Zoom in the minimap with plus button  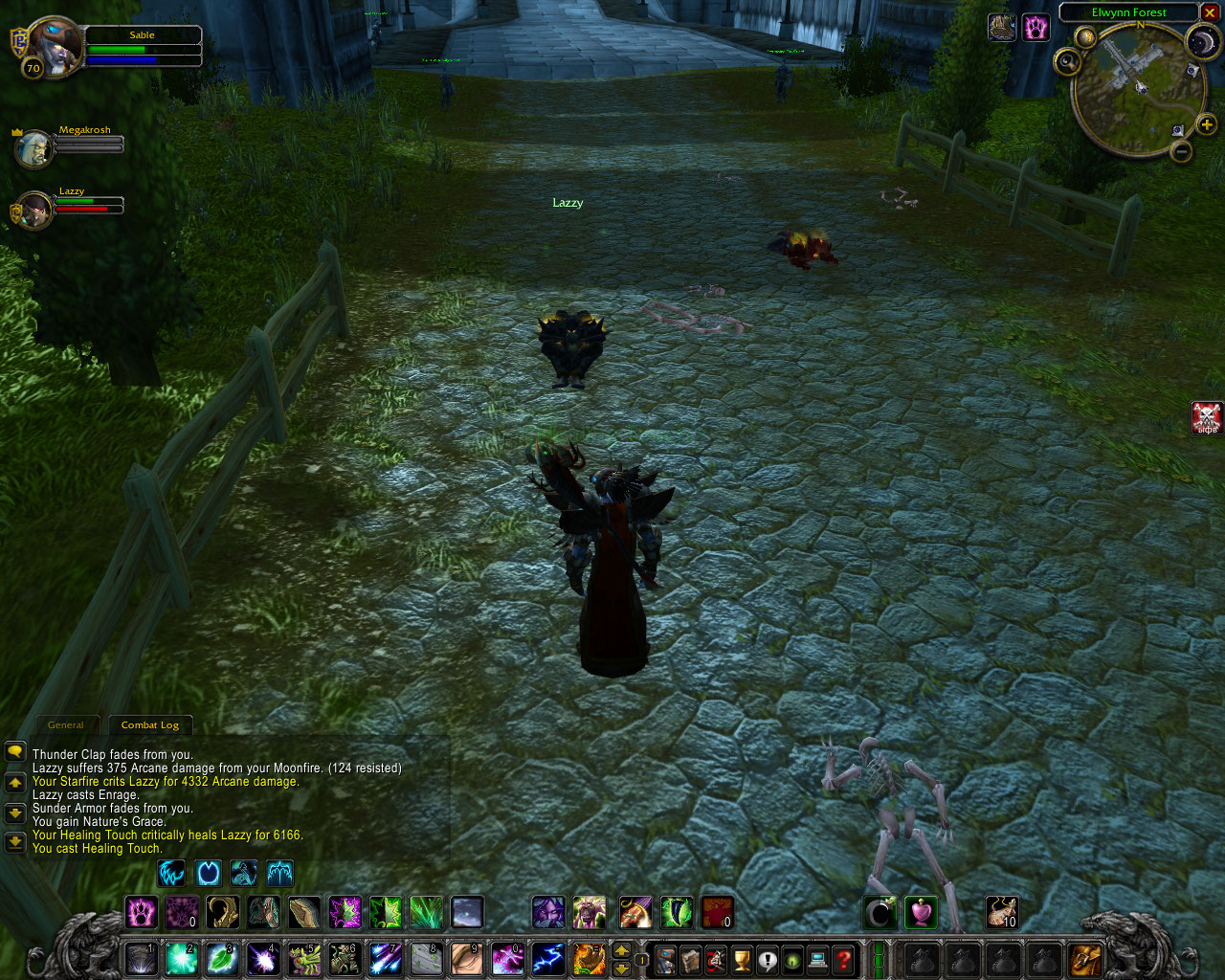[1206, 124]
